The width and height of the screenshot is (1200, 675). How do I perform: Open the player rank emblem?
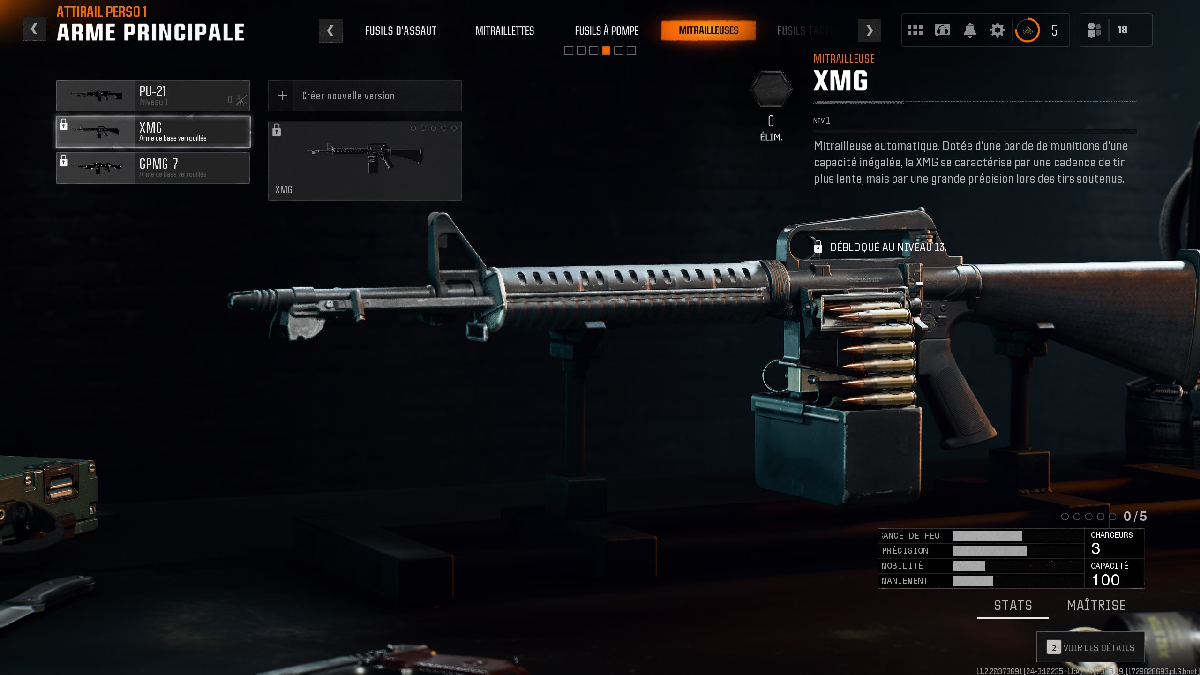click(1027, 30)
